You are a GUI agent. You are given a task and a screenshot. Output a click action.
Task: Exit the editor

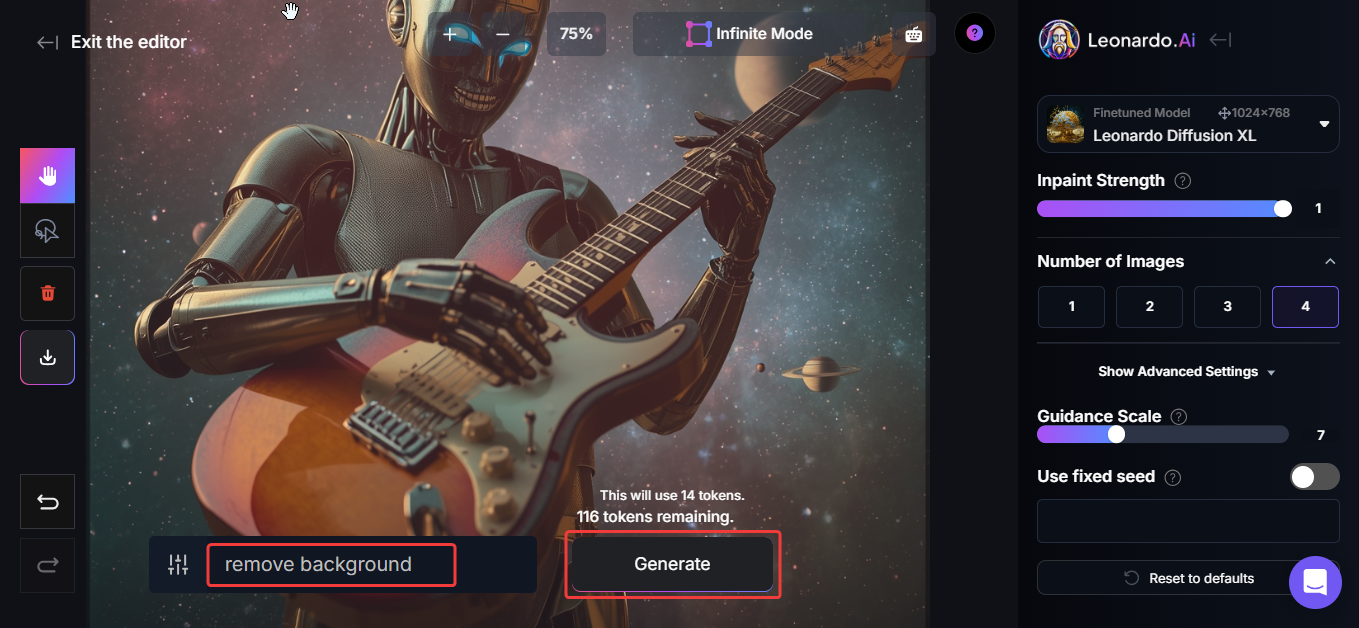point(112,42)
